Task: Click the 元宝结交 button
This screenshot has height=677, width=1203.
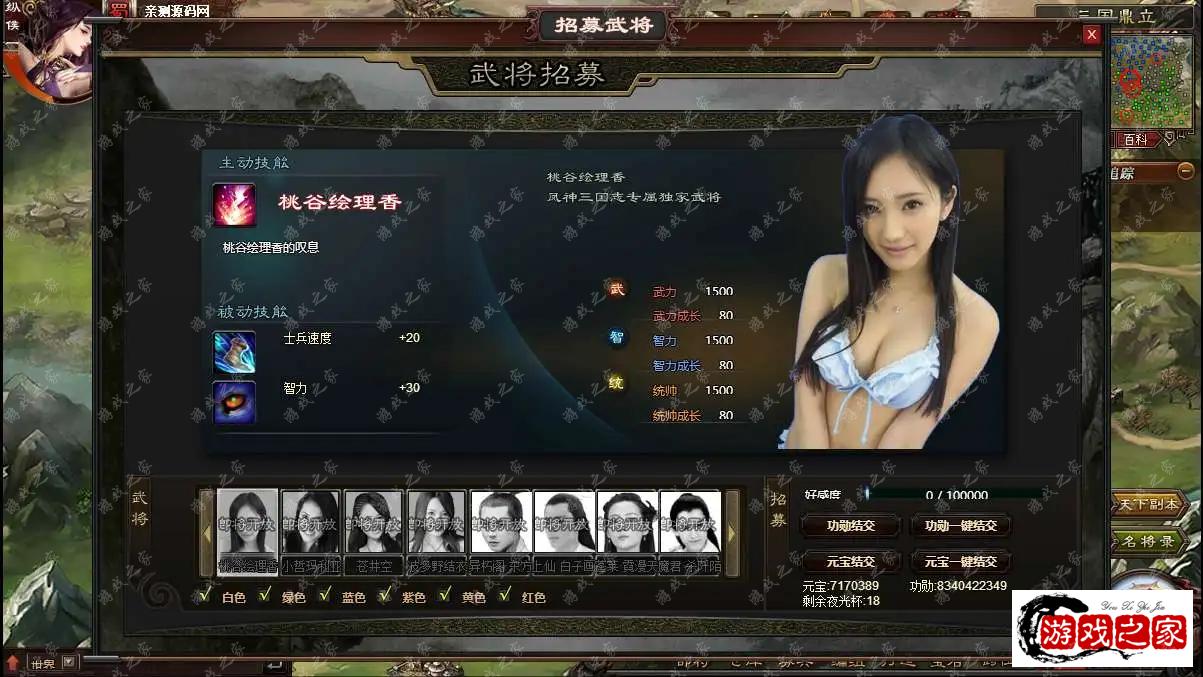Action: (x=850, y=561)
